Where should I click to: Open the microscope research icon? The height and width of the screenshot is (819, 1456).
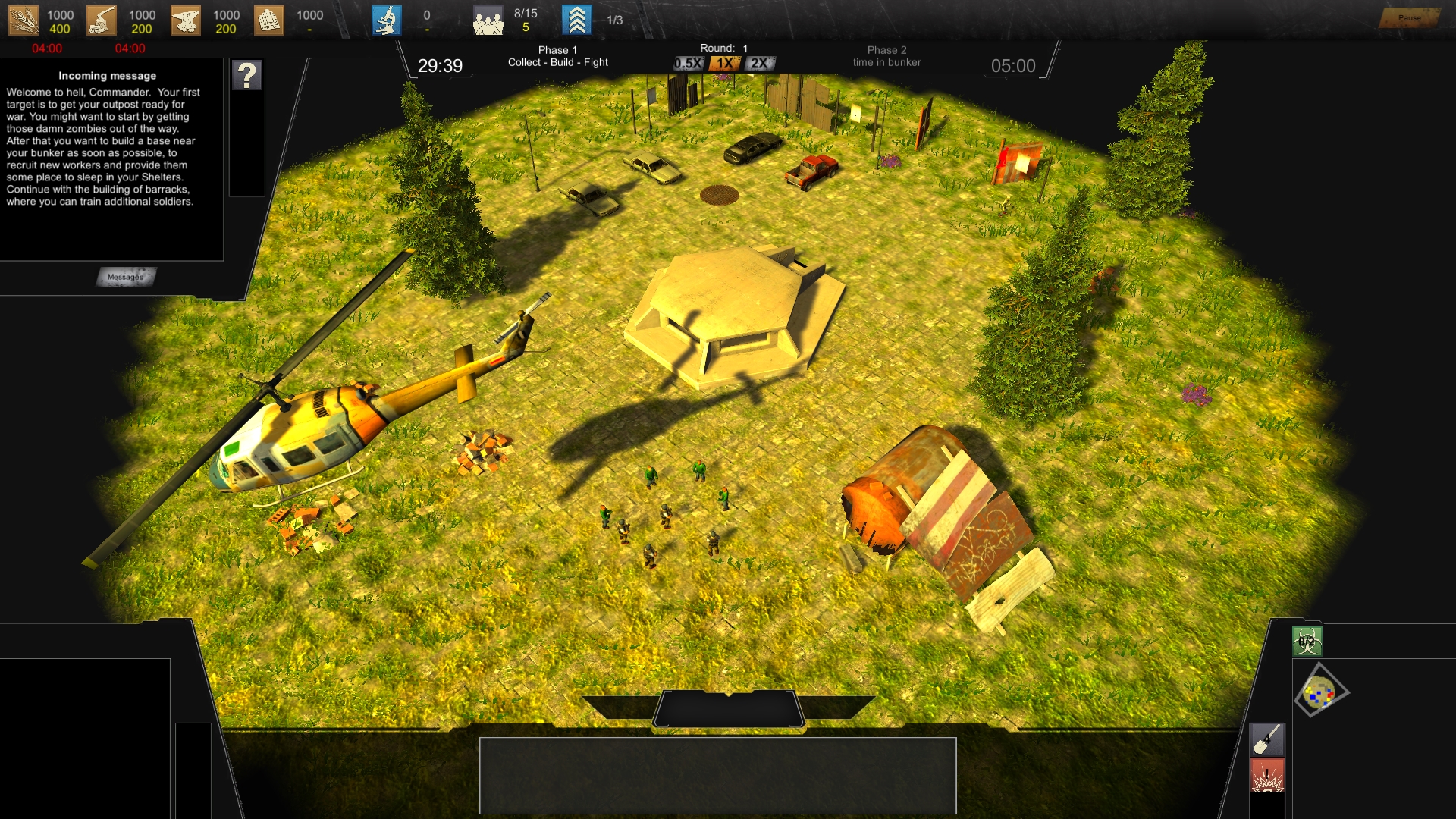pos(387,20)
